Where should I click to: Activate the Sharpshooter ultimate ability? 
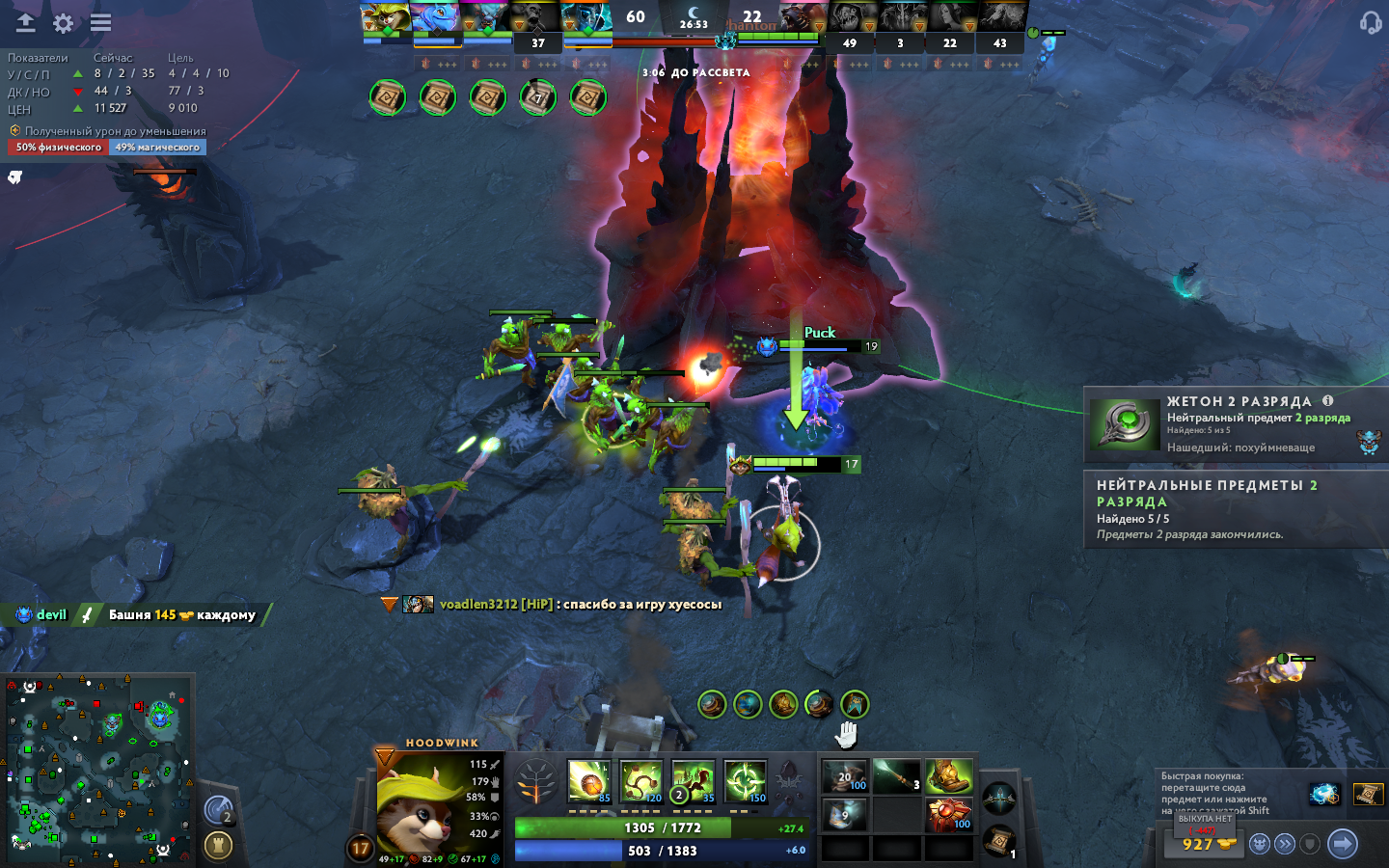[746, 781]
